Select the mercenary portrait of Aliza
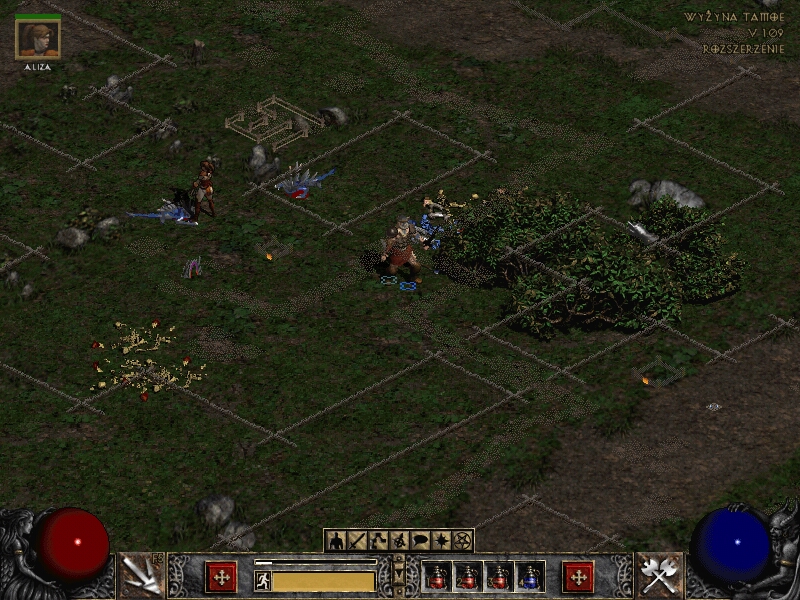This screenshot has width=800, height=600. (x=39, y=39)
